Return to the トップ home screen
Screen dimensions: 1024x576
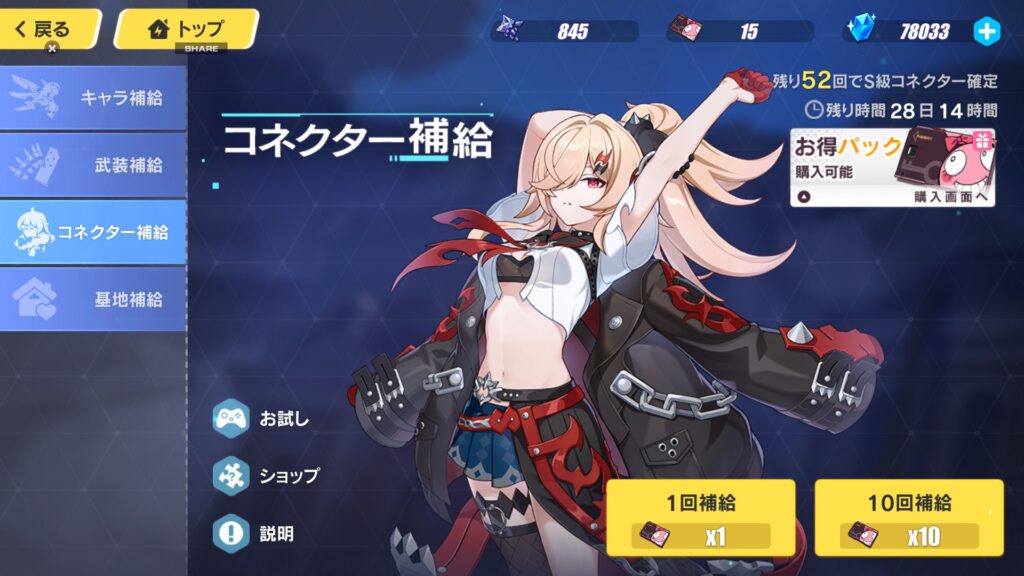(x=186, y=29)
